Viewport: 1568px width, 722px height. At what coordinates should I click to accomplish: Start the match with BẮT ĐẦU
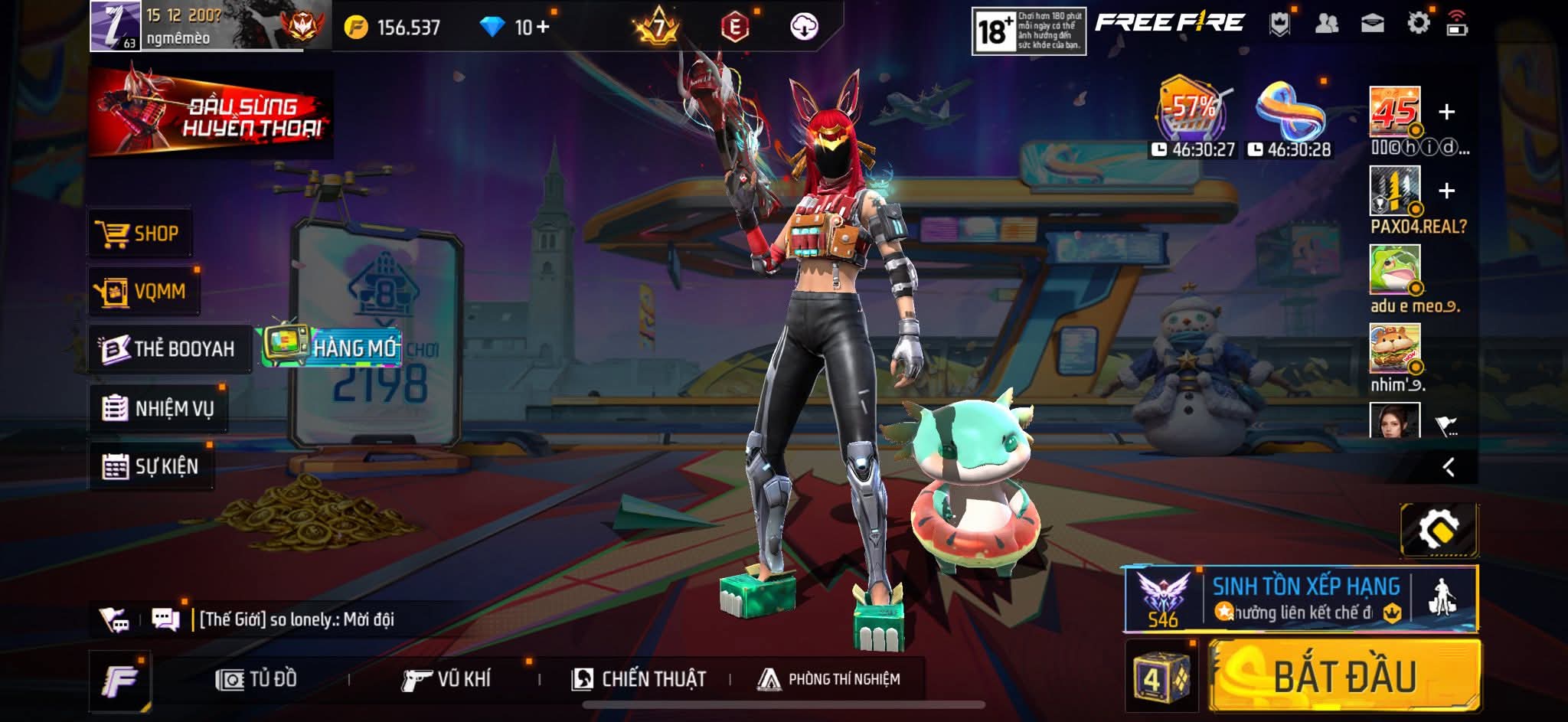1344,677
